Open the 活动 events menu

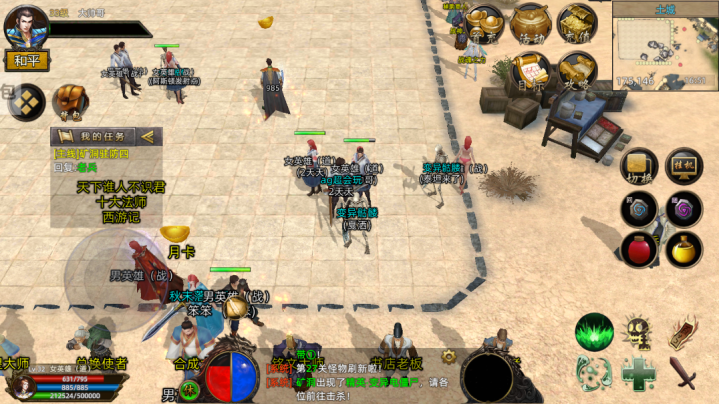point(531,24)
